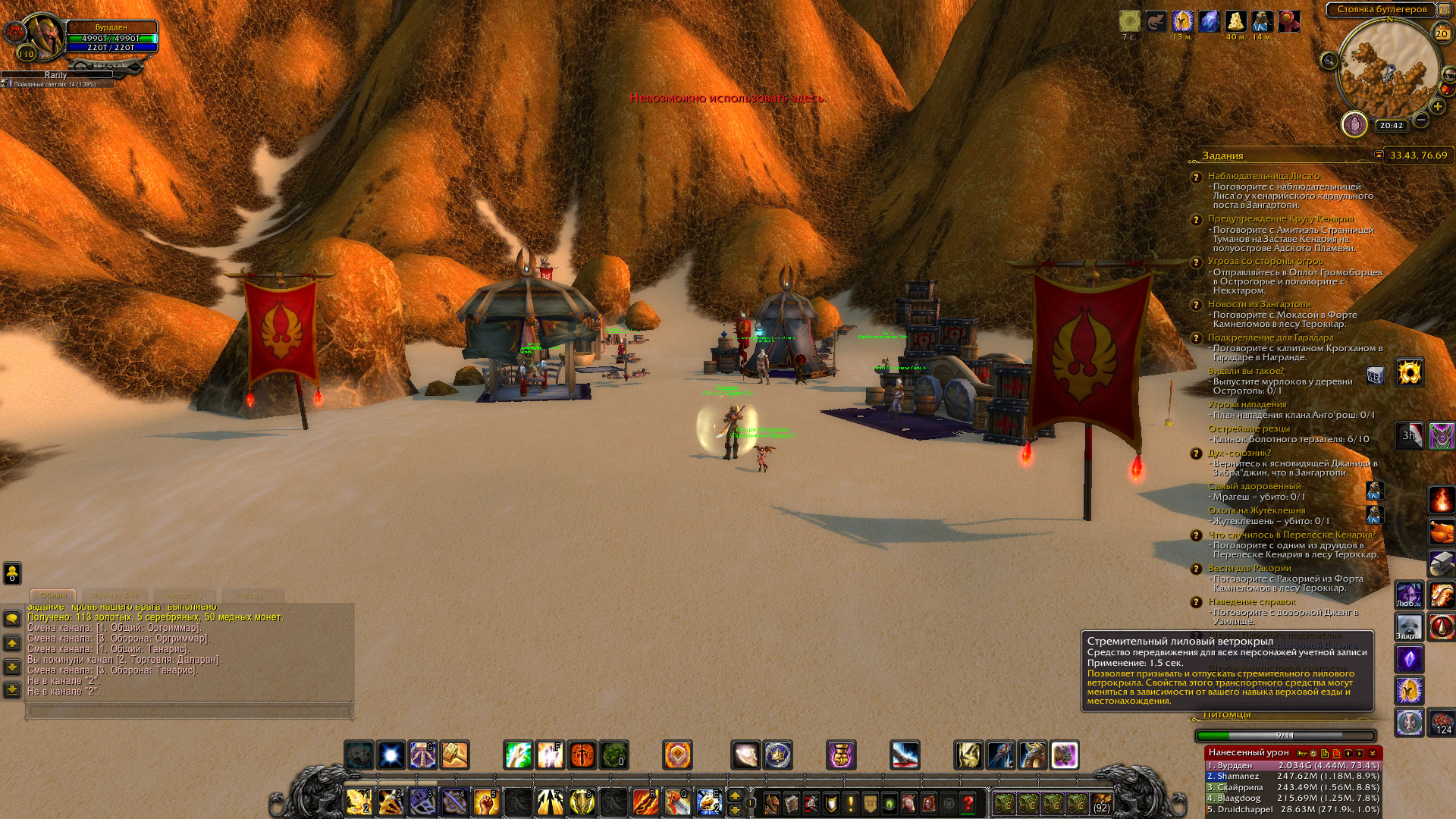
Task: Open the friends list yellow figure icon
Action: point(12,573)
